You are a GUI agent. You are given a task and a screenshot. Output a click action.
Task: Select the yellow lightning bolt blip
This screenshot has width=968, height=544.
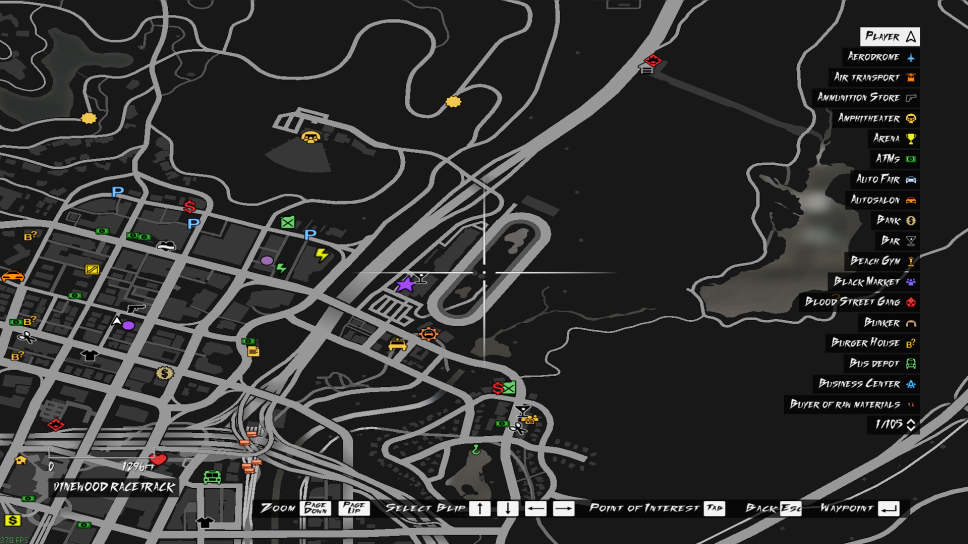coord(322,255)
